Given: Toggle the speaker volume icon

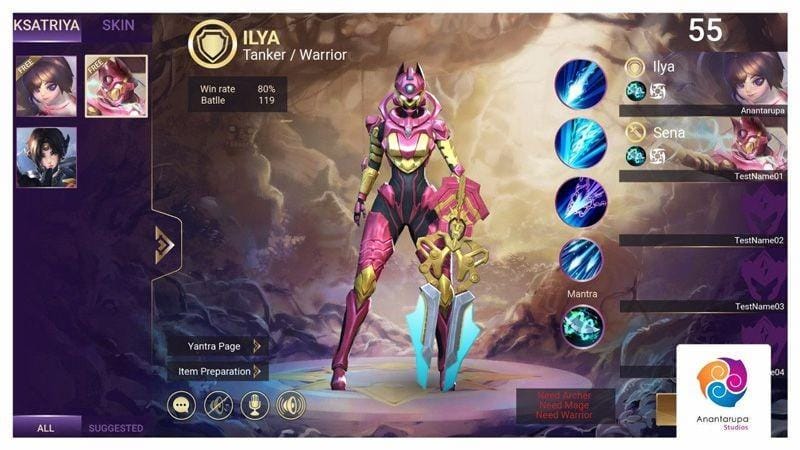Looking at the screenshot, I should 290,405.
